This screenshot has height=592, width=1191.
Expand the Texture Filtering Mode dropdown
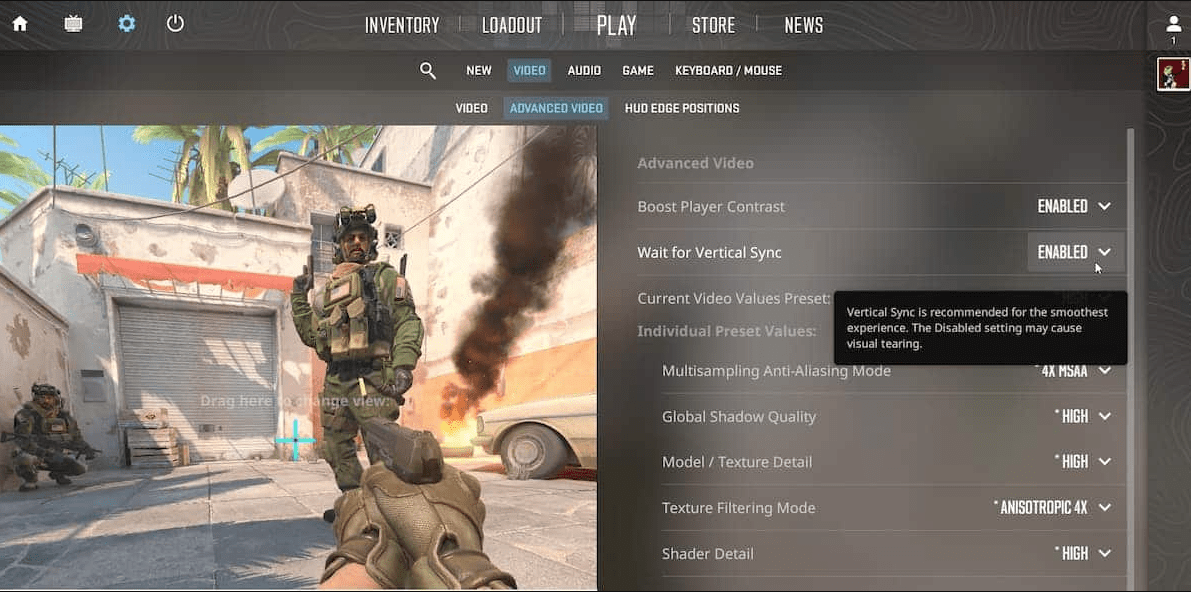point(1053,508)
